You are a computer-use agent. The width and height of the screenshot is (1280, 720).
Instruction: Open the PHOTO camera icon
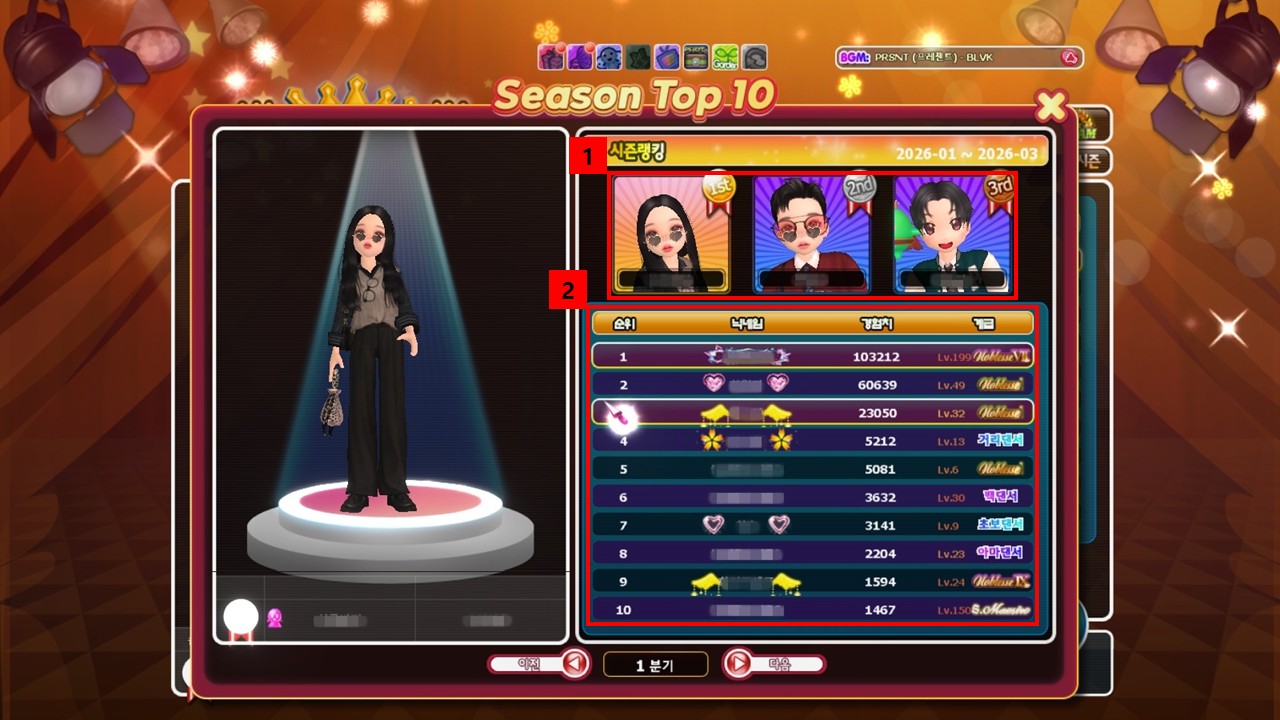695,57
